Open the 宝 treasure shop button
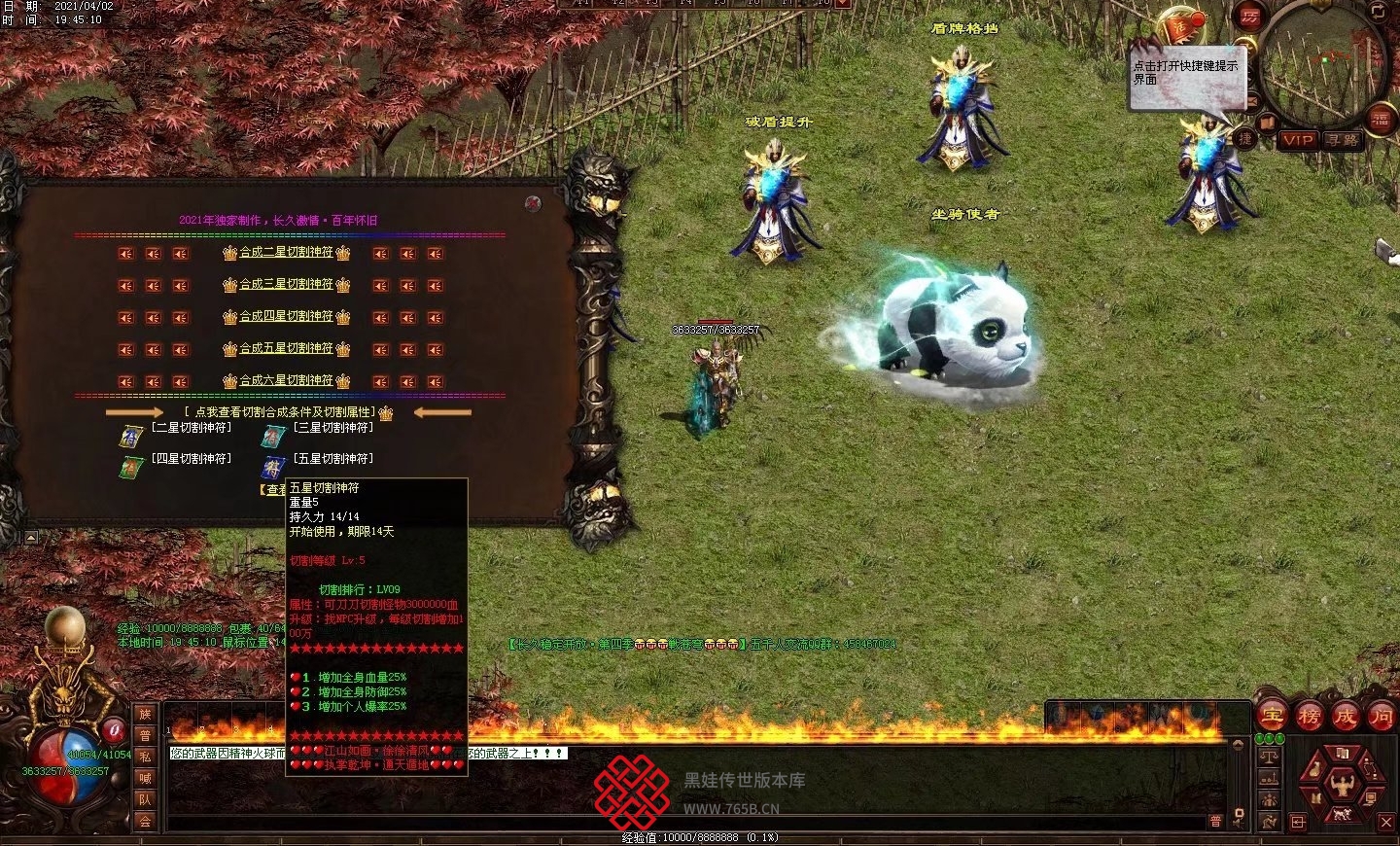1400x846 pixels. 1272,718
